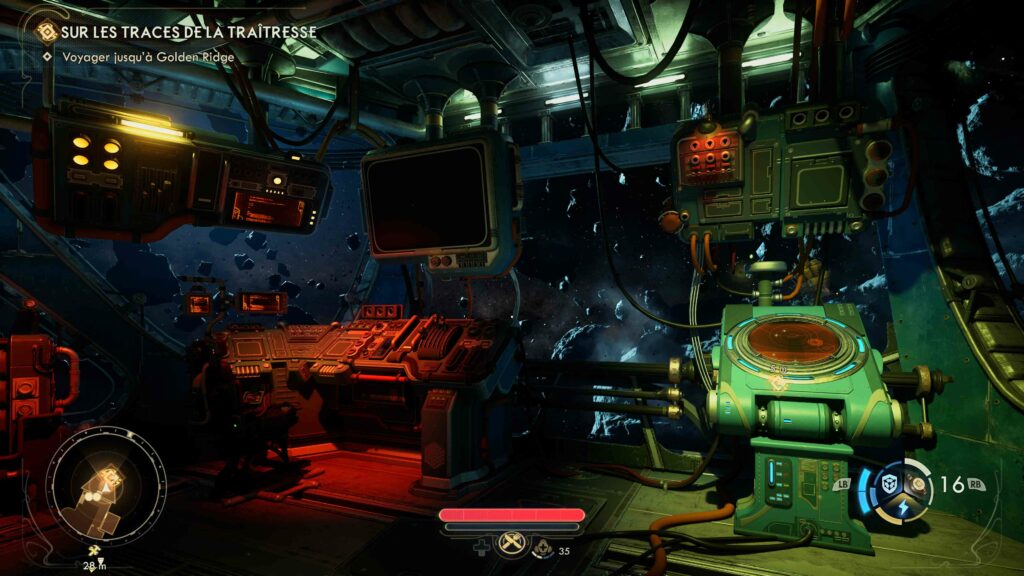Select the crossed-tools icon under the health bar
The width and height of the screenshot is (1024, 576).
pyautogui.click(x=512, y=542)
